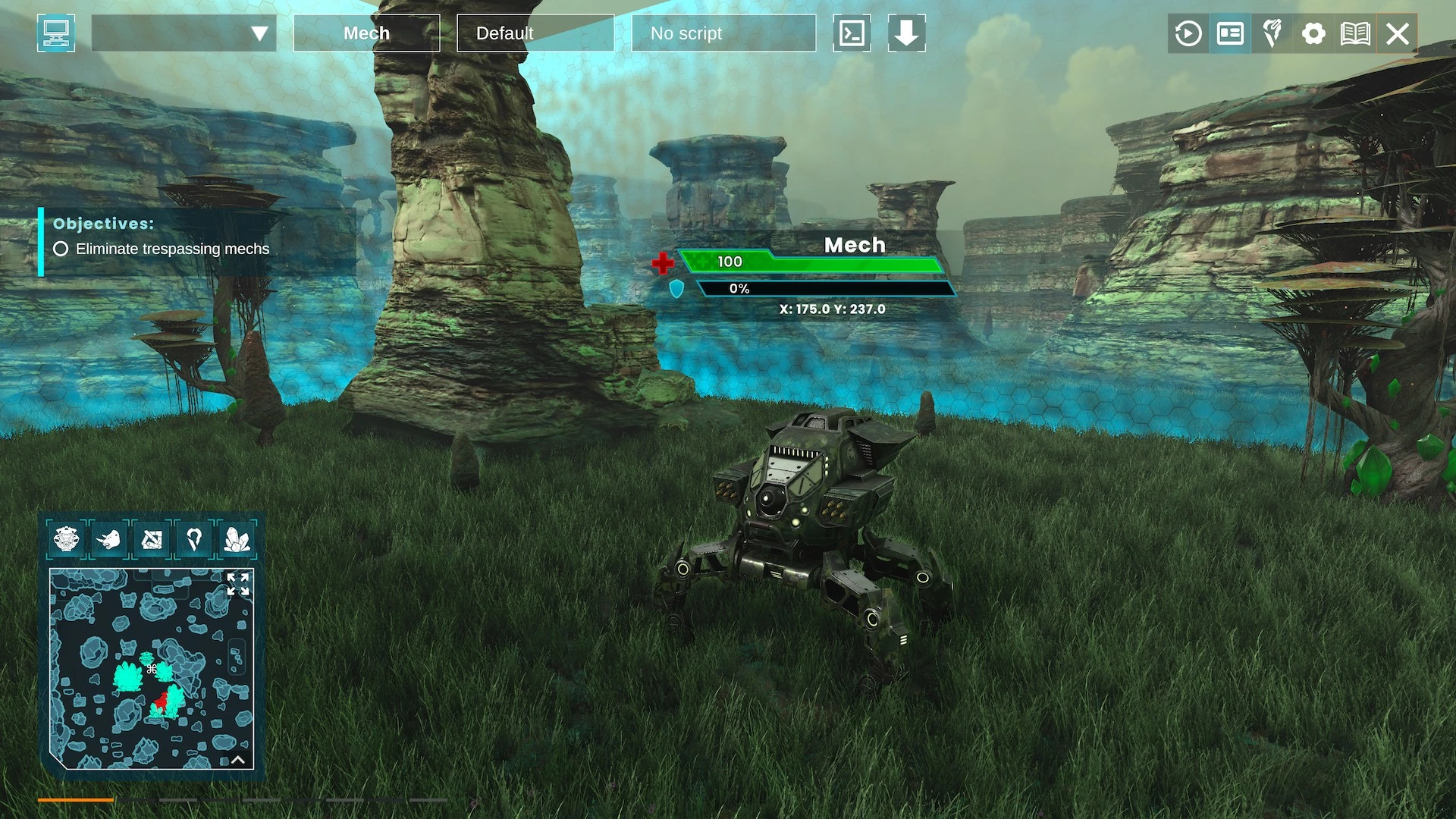
Task: Toggle the mech filter above the minimap
Action: pos(67,540)
